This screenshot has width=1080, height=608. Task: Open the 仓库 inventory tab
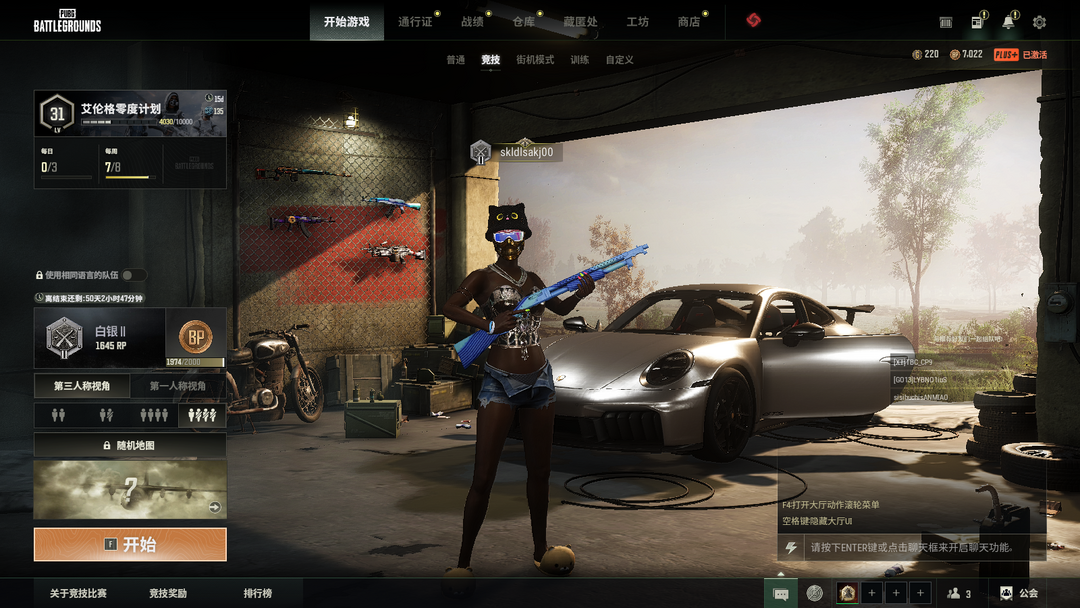(524, 22)
